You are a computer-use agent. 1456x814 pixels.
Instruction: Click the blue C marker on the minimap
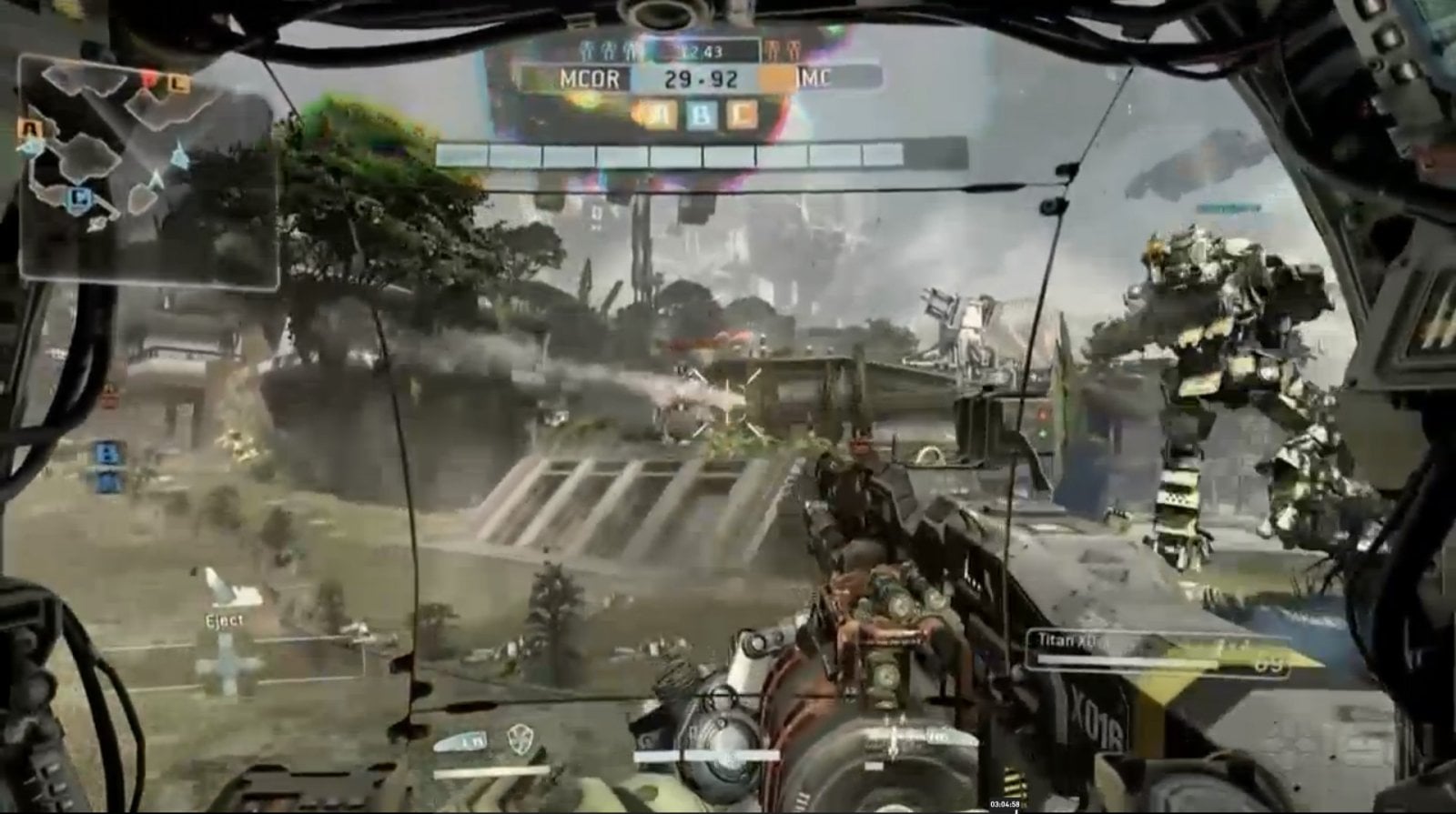tap(79, 196)
